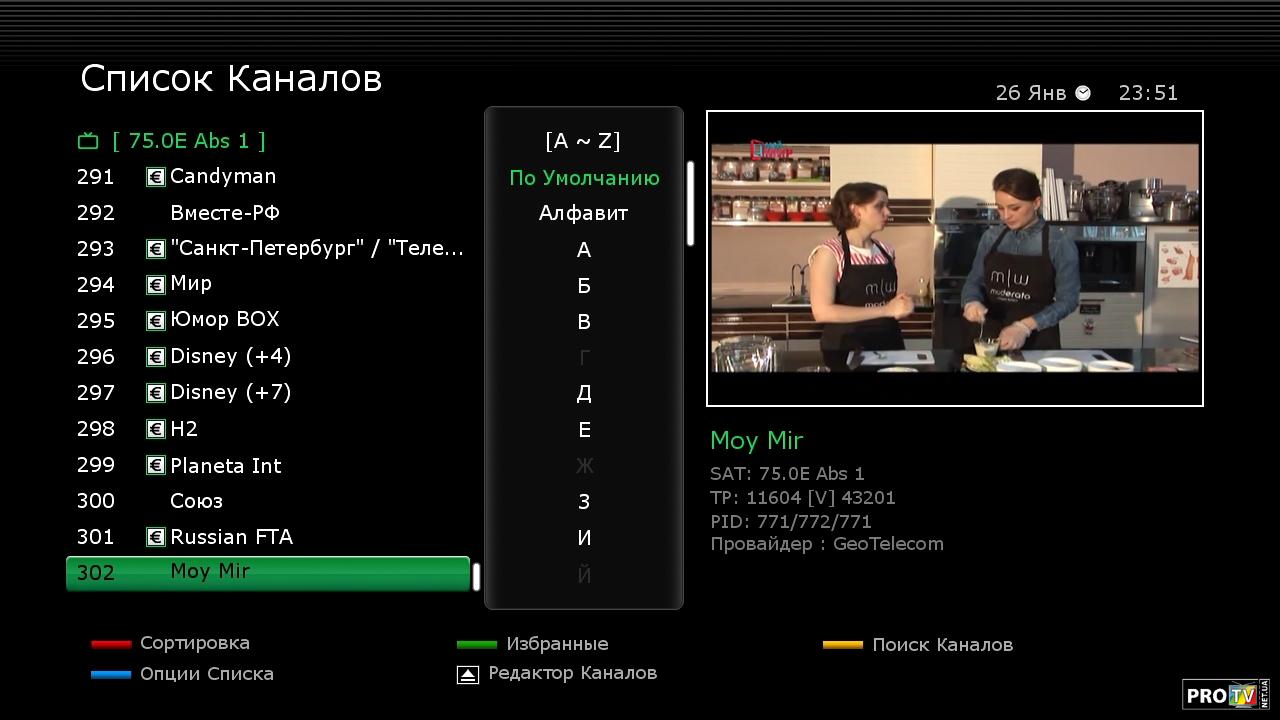1280x720 pixels.
Task: Open the Избранные favorites list
Action: [556, 644]
